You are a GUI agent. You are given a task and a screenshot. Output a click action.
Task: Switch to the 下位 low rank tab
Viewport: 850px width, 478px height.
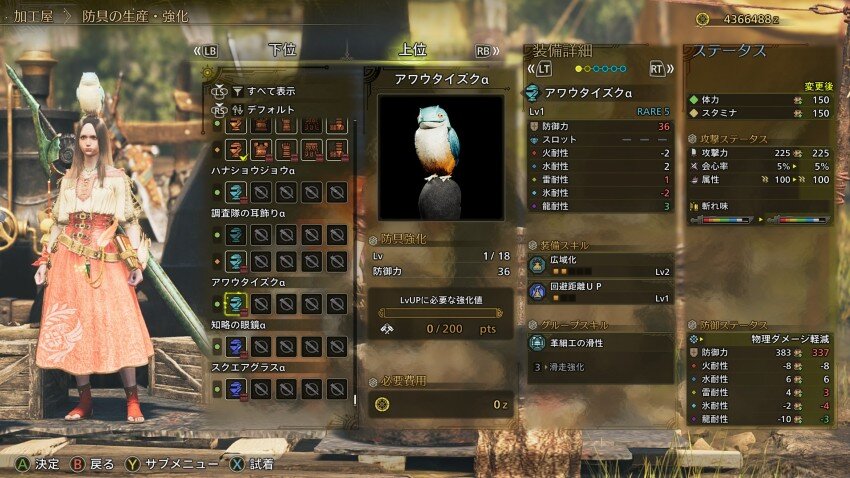pos(282,49)
